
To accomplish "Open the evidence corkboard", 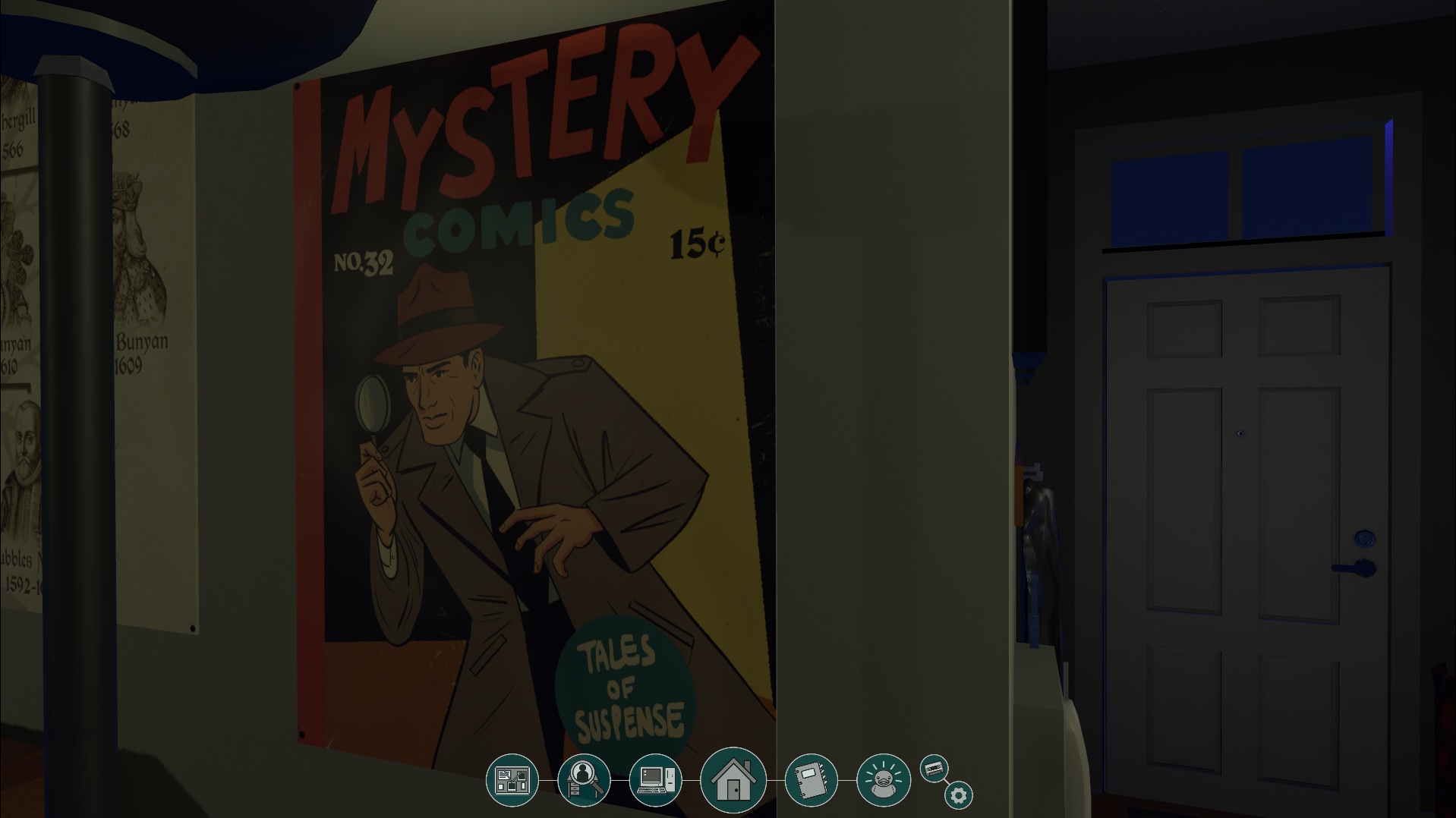I will 512,779.
